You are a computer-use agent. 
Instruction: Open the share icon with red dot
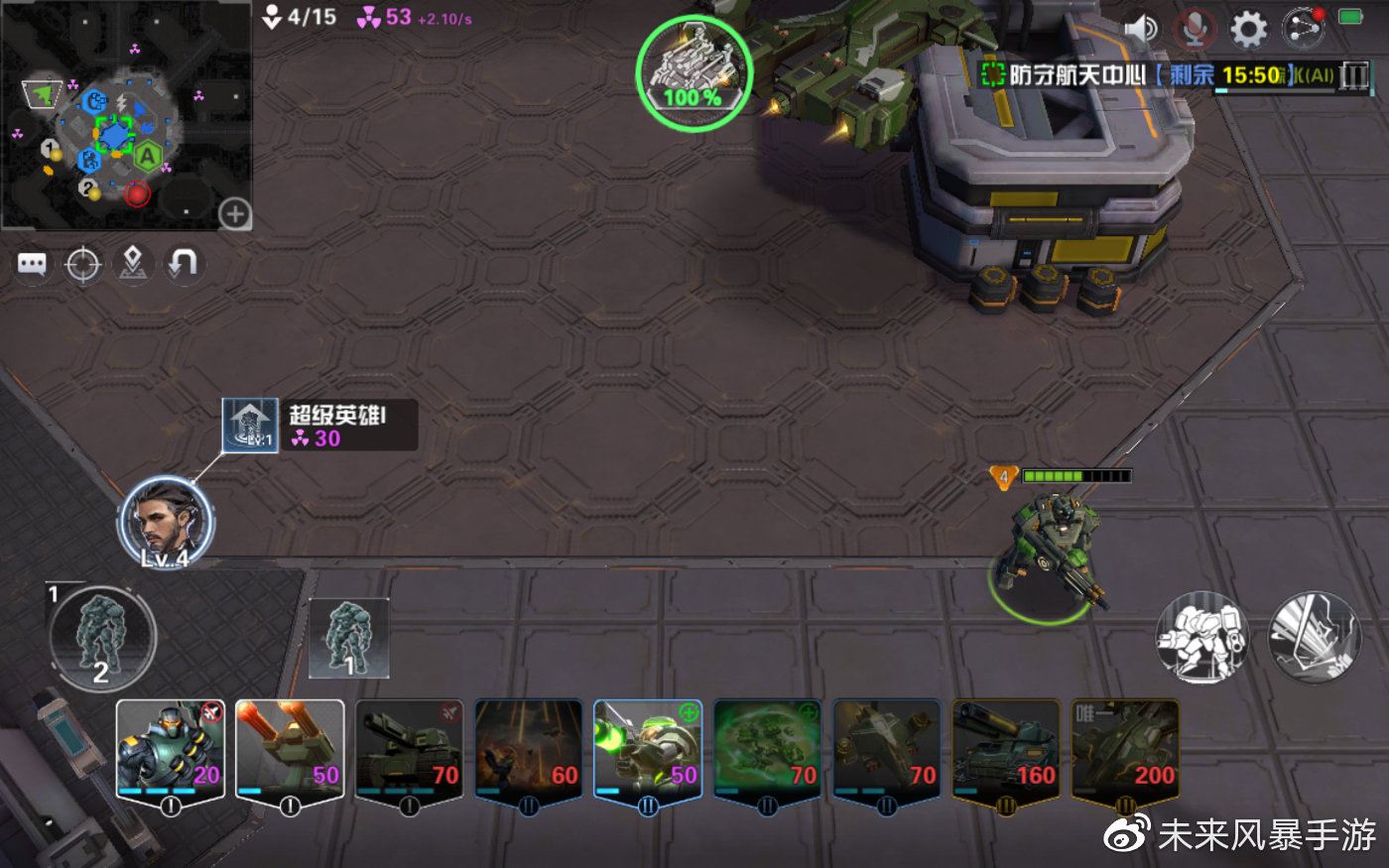(1303, 28)
